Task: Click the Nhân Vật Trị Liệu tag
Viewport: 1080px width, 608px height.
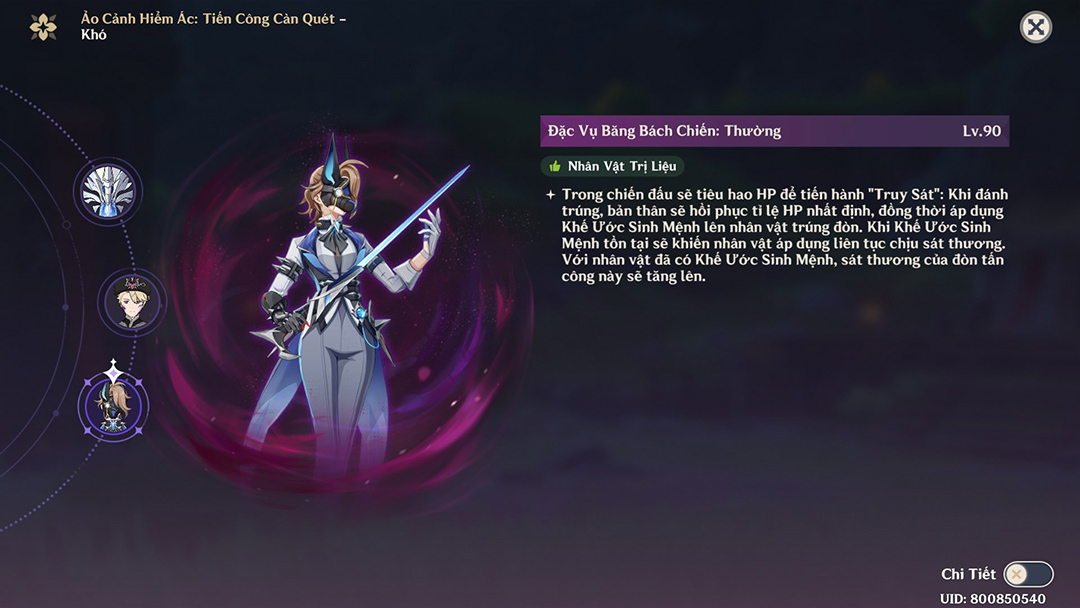Action: coord(612,166)
